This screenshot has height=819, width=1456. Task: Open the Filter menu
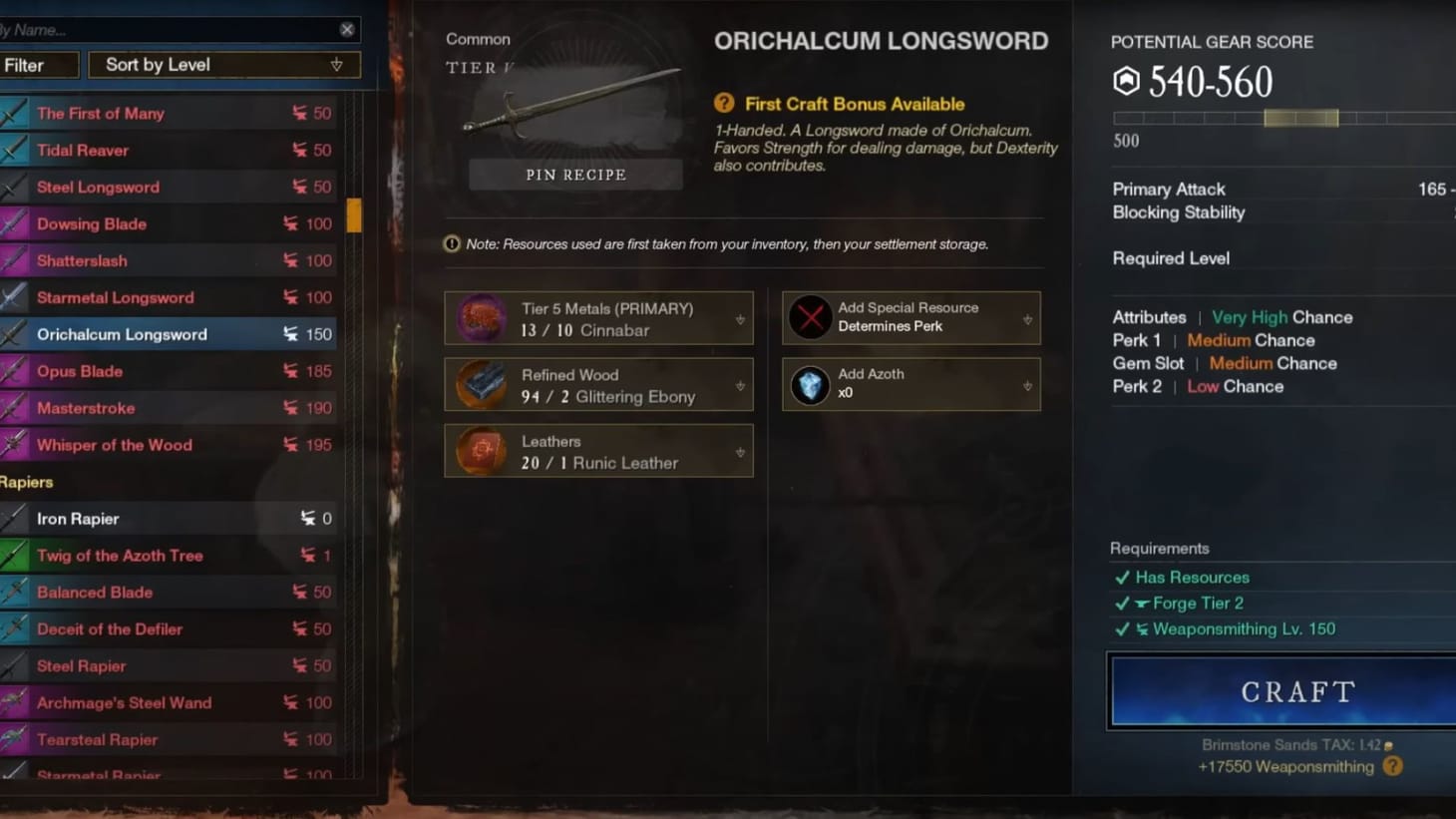click(39, 64)
